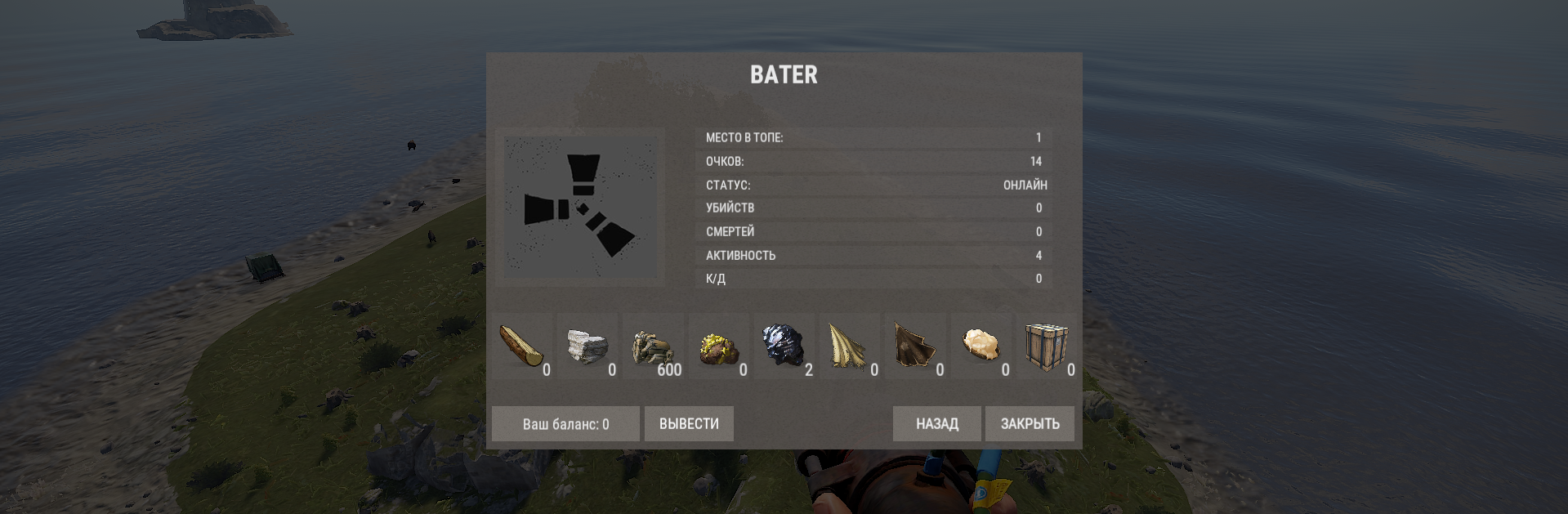1568x514 pixels.
Task: Select the wood log resource slot
Action: point(525,346)
